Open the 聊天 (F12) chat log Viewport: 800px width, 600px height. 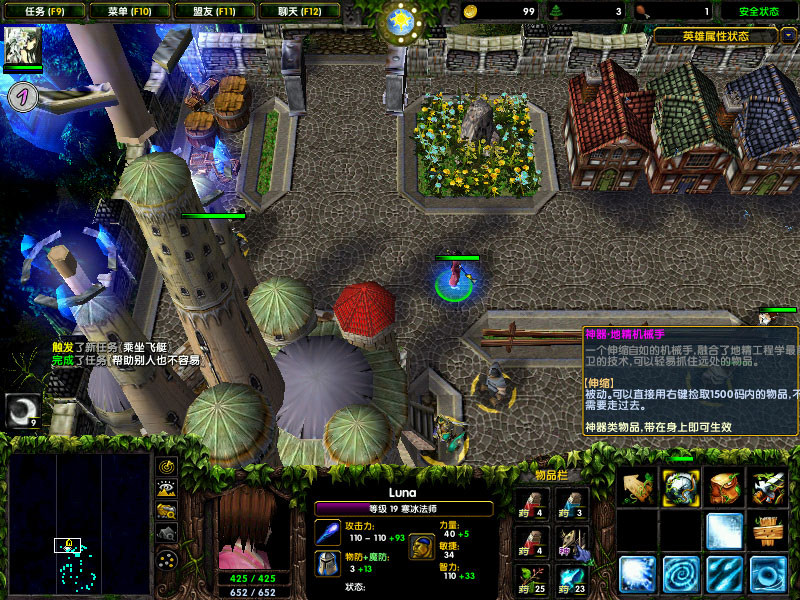tap(297, 11)
